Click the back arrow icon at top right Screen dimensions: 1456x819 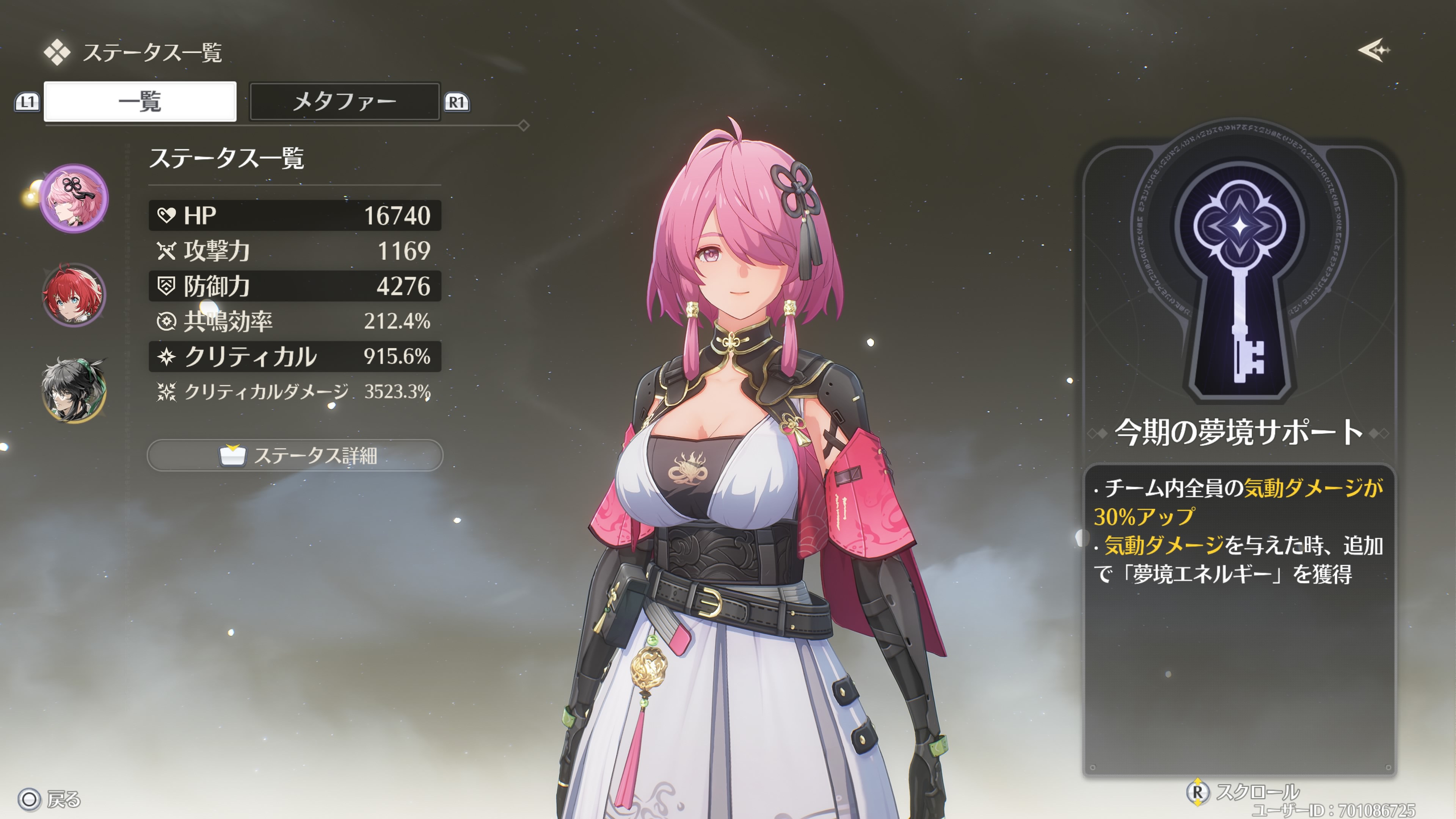tap(1373, 50)
